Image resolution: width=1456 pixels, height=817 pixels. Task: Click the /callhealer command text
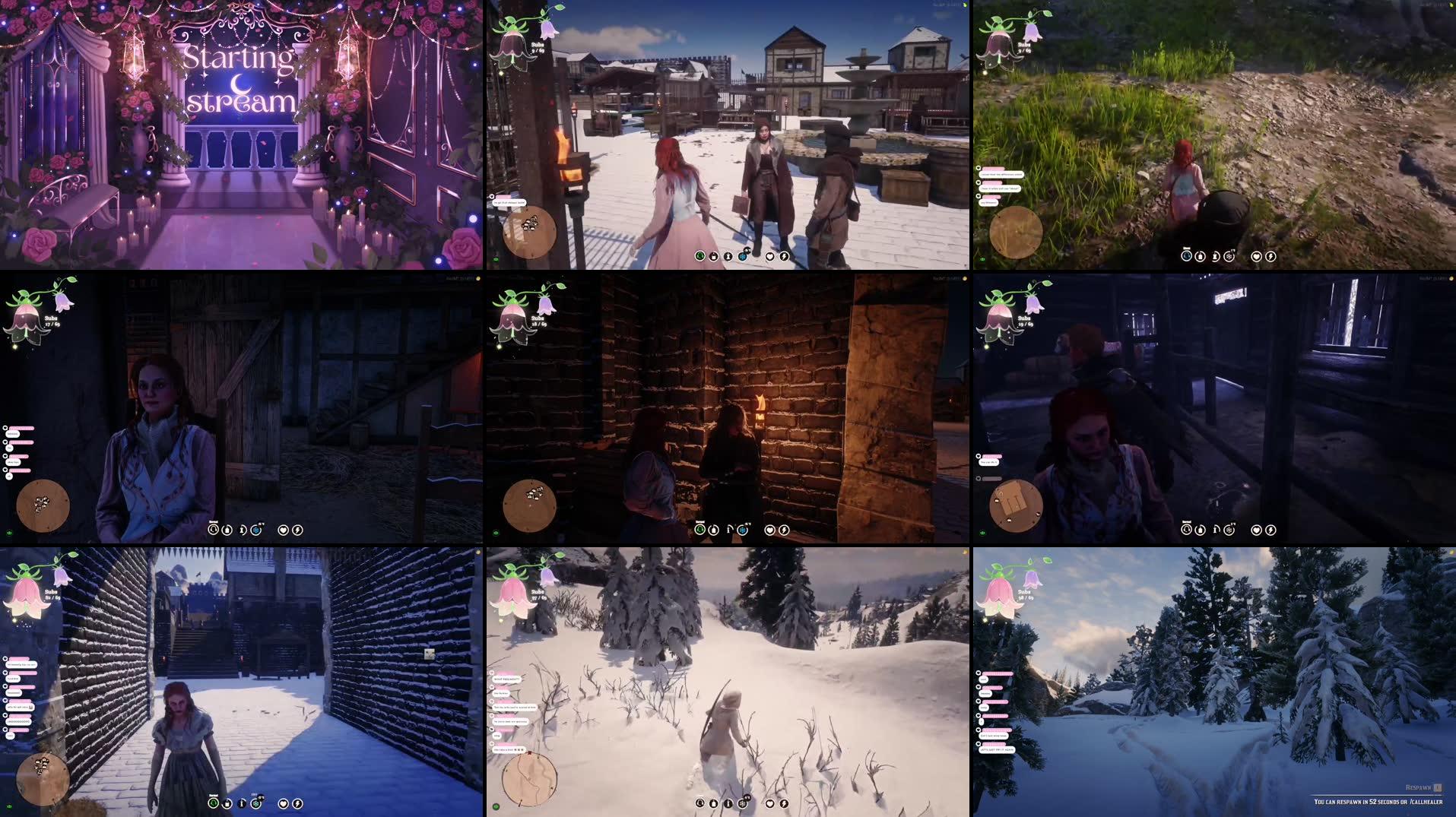coord(1413,803)
